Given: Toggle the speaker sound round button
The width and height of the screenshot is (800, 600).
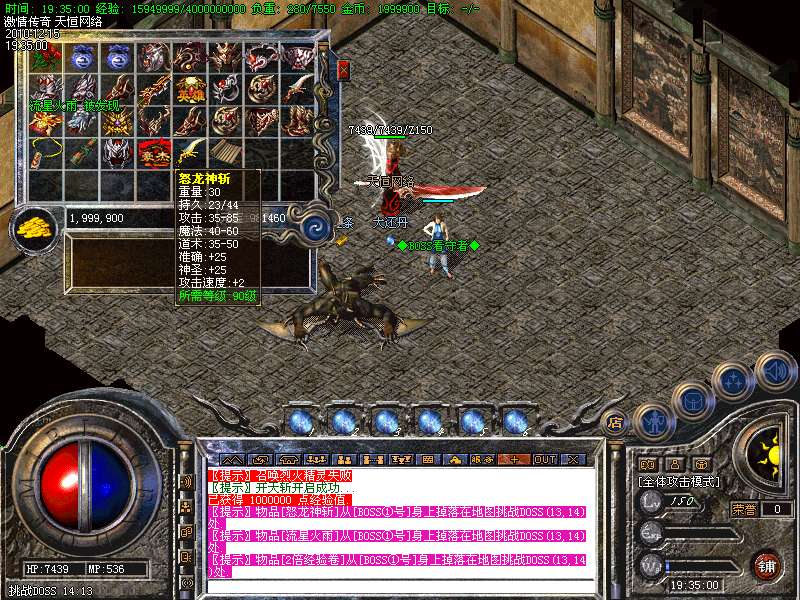Looking at the screenshot, I should pos(776,371).
